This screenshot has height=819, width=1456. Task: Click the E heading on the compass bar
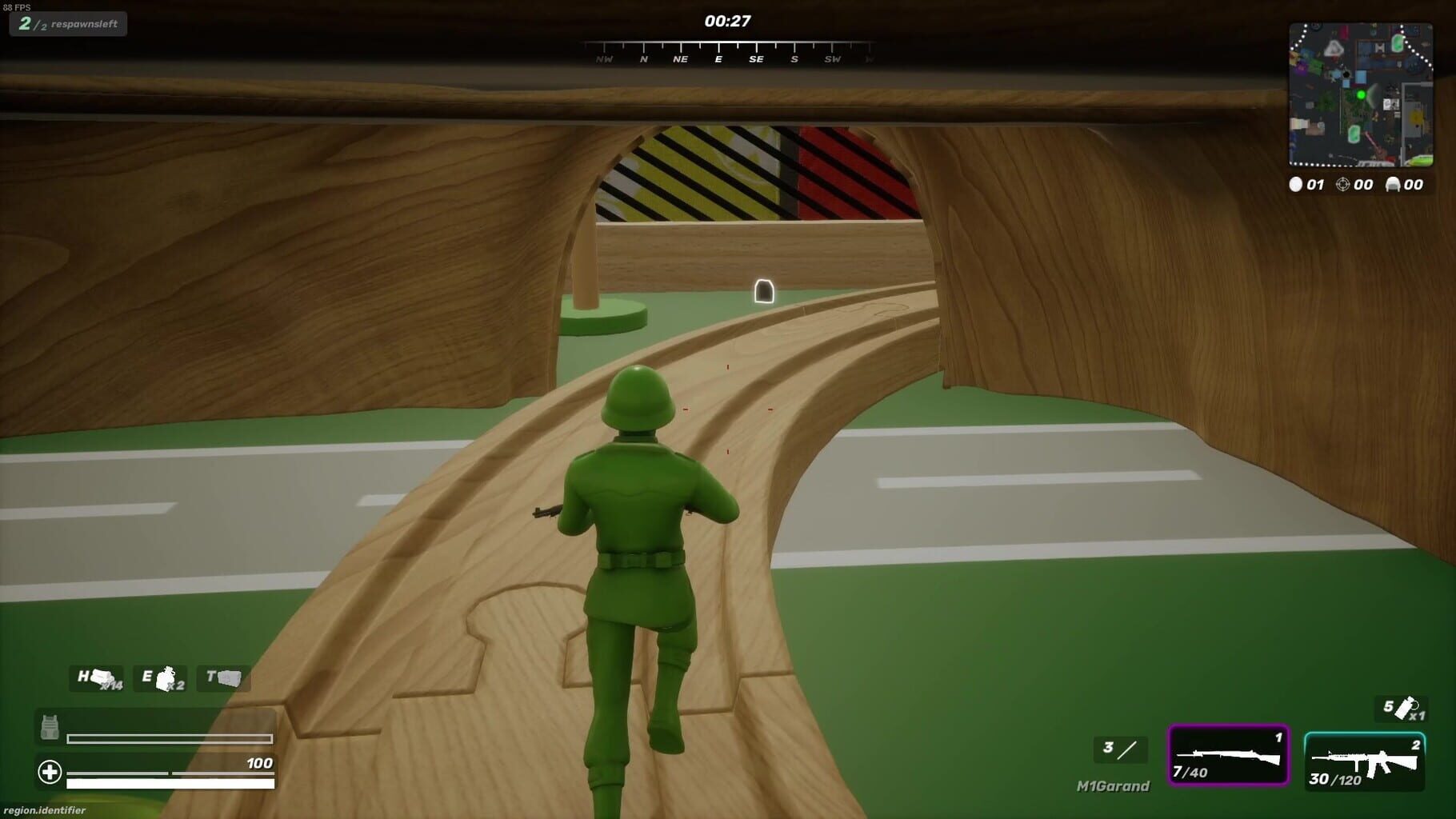point(718,58)
